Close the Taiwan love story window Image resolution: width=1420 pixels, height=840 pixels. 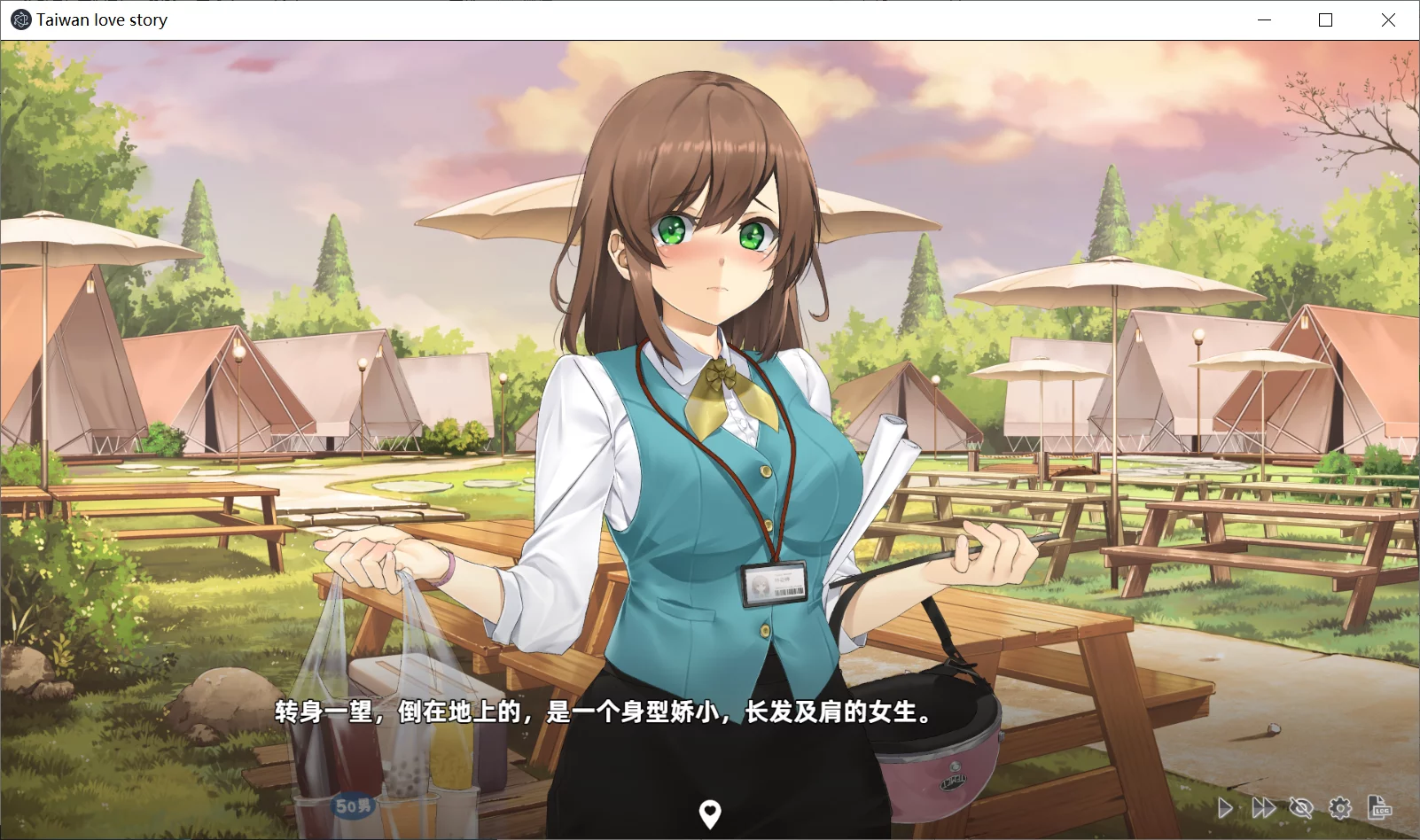click(x=1388, y=19)
